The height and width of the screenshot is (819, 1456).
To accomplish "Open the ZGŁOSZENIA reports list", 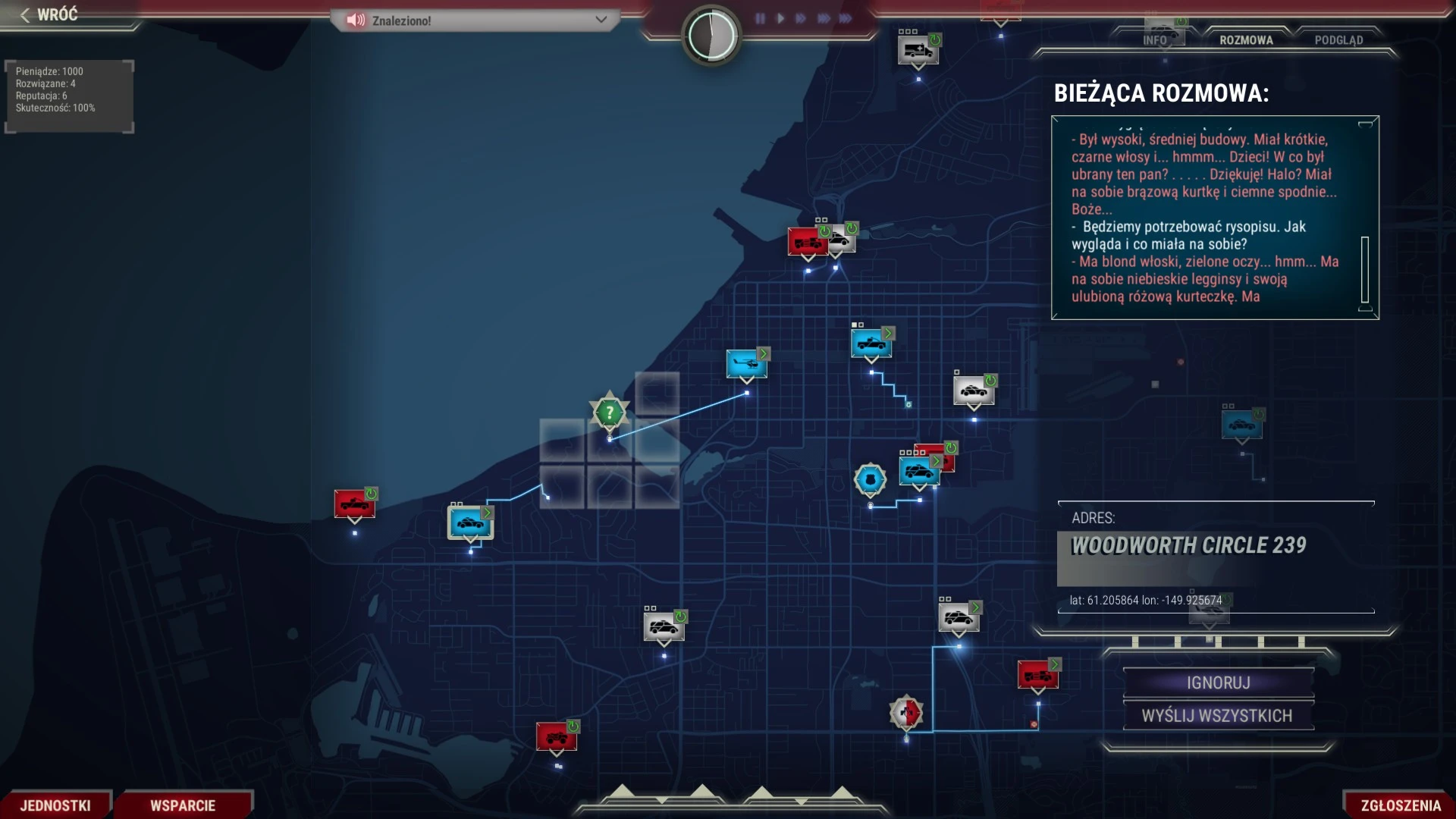I will tap(1401, 805).
